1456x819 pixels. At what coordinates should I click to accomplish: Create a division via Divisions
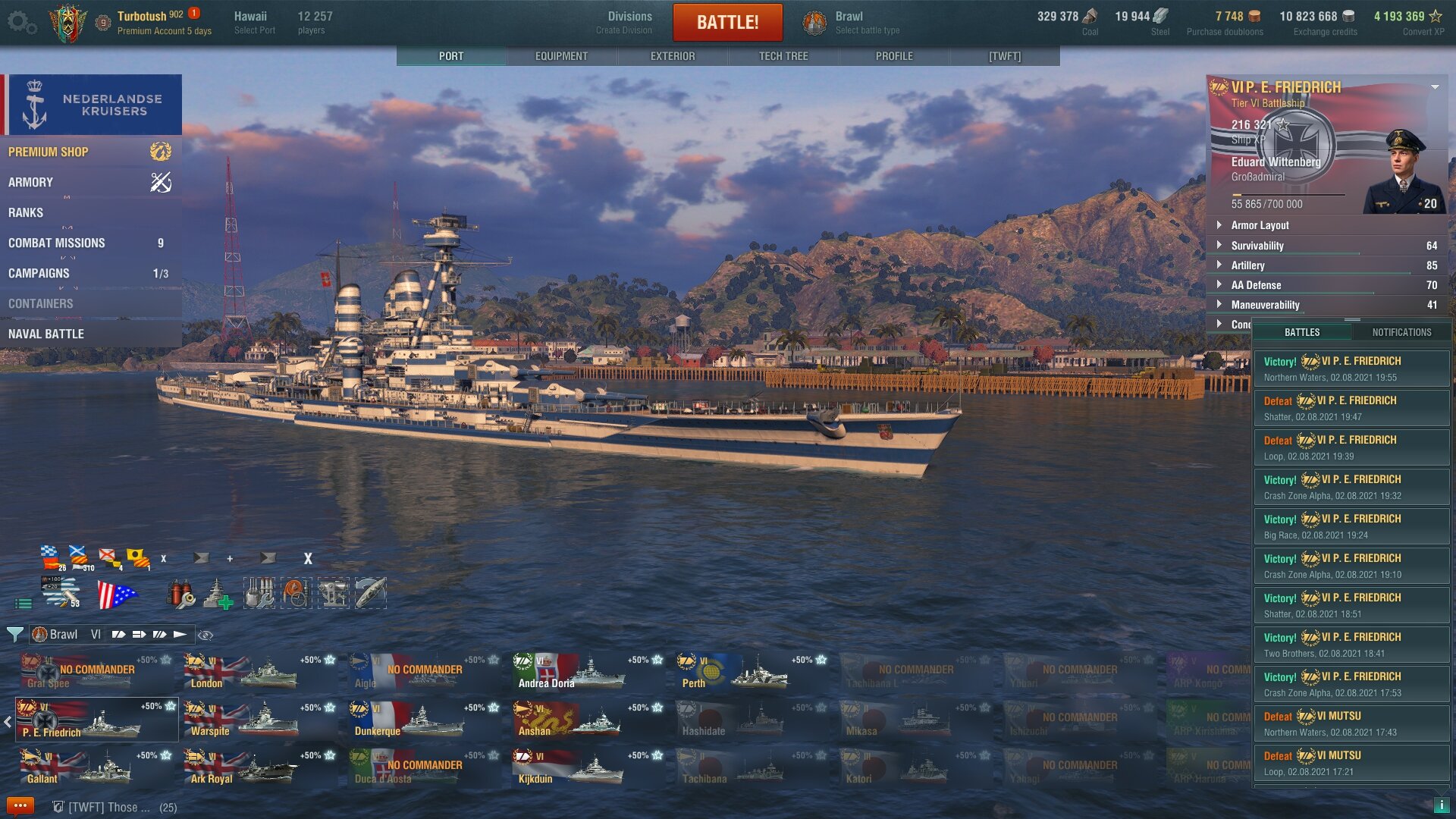pyautogui.click(x=629, y=22)
